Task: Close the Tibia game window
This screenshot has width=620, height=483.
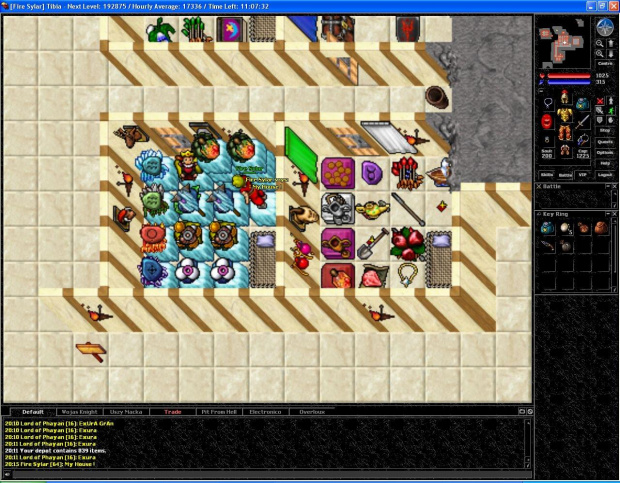Action: [610, 7]
